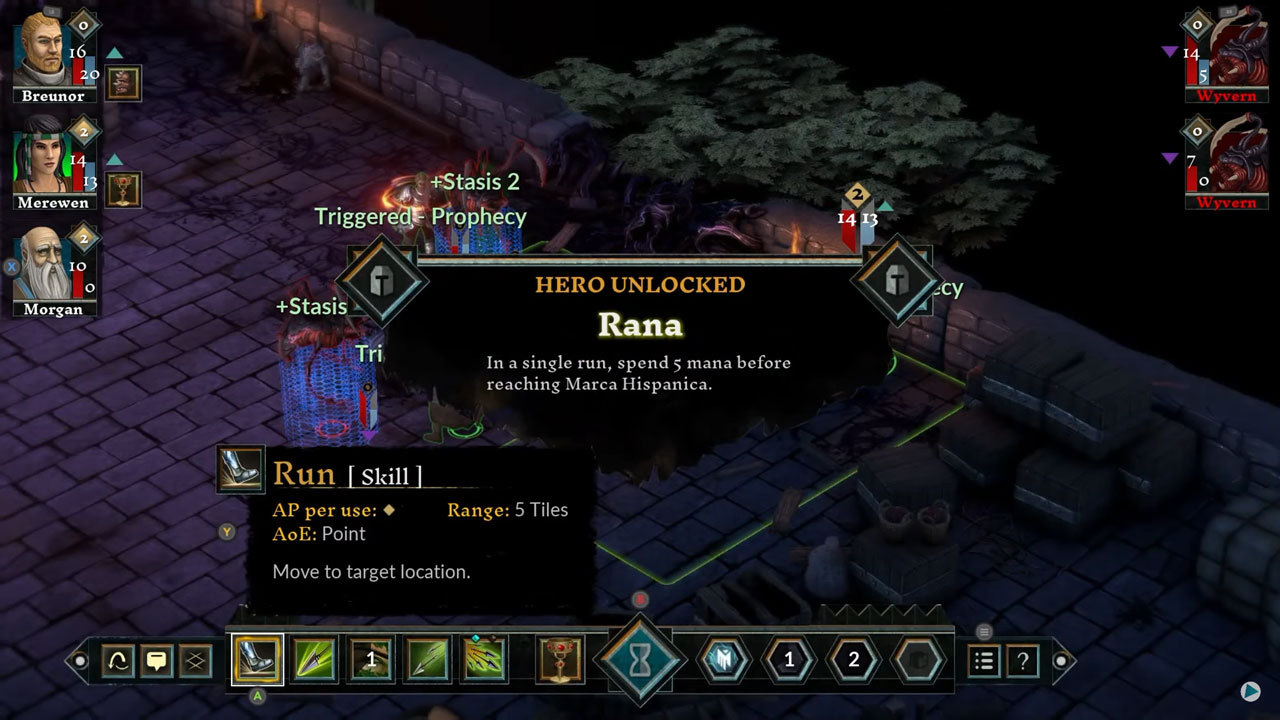1280x720 pixels.
Task: Open help with the question mark button
Action: pos(1023,661)
